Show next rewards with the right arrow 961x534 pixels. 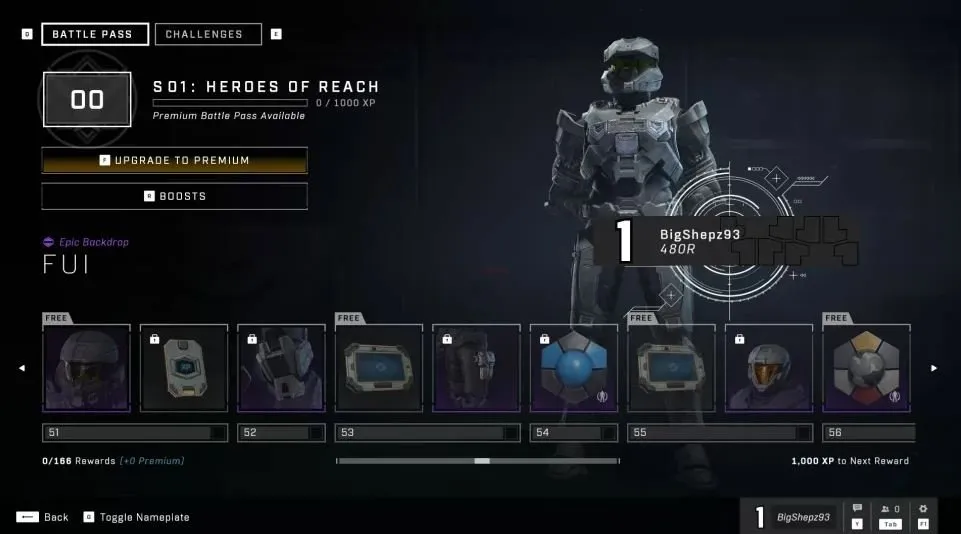(934, 368)
